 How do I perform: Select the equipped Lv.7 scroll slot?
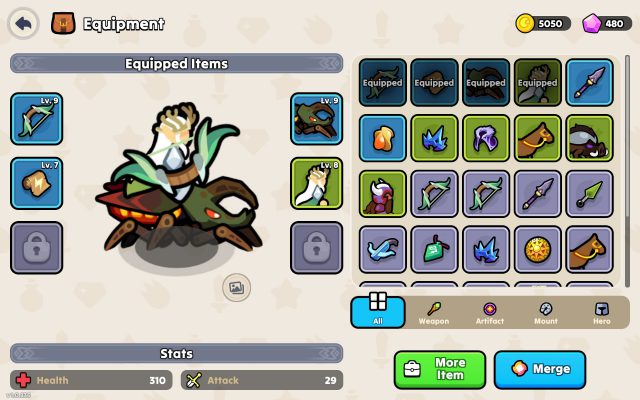[37, 182]
